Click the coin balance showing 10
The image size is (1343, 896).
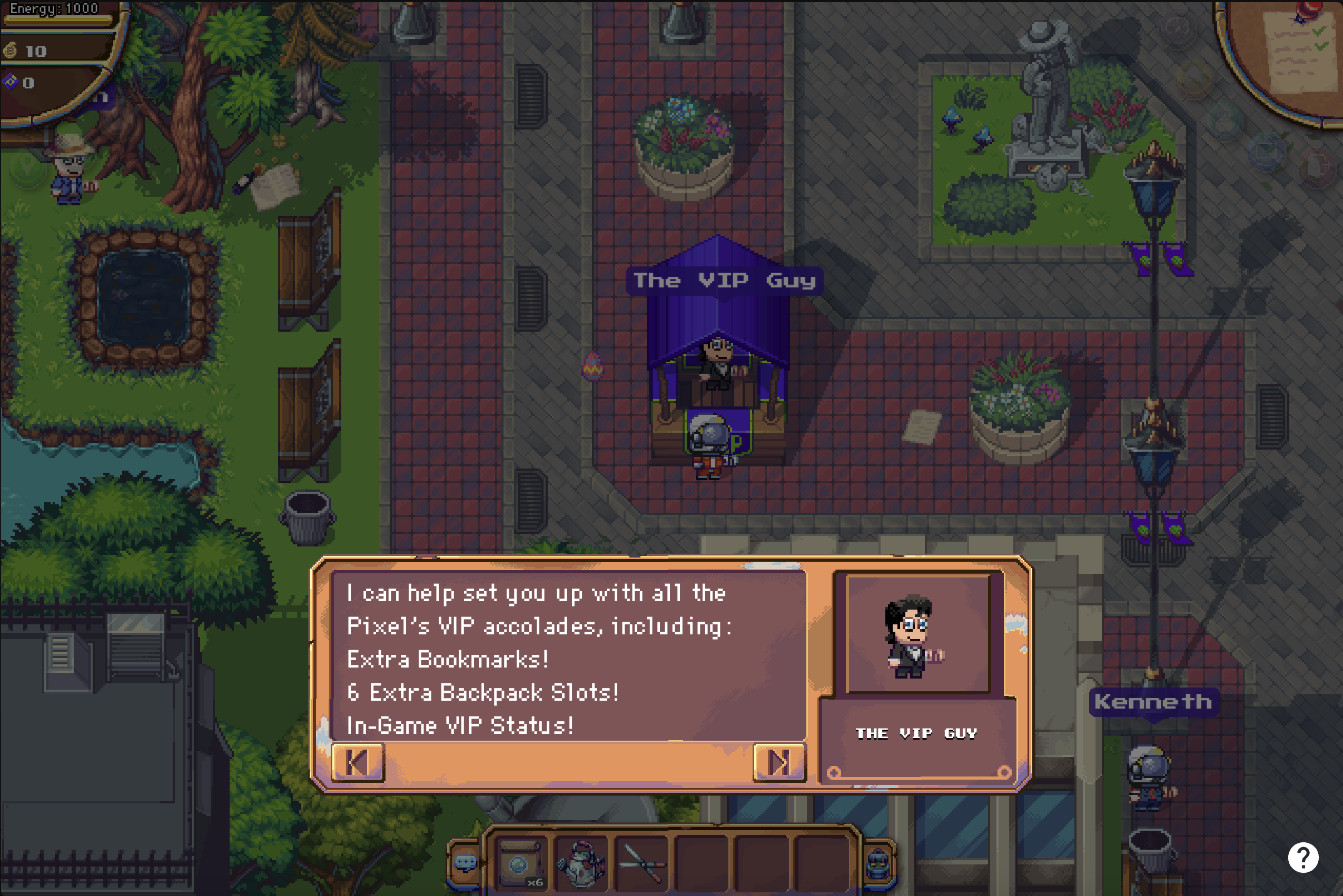tap(34, 52)
